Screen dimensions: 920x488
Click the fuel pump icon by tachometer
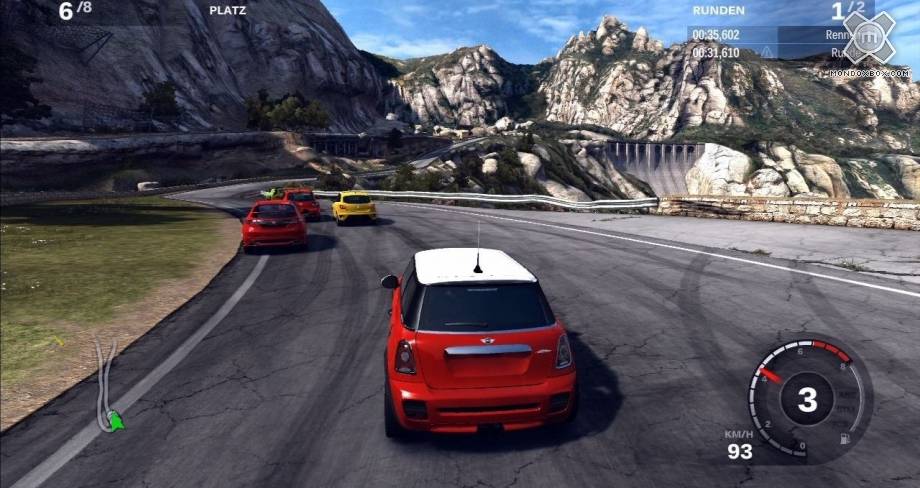(x=843, y=439)
